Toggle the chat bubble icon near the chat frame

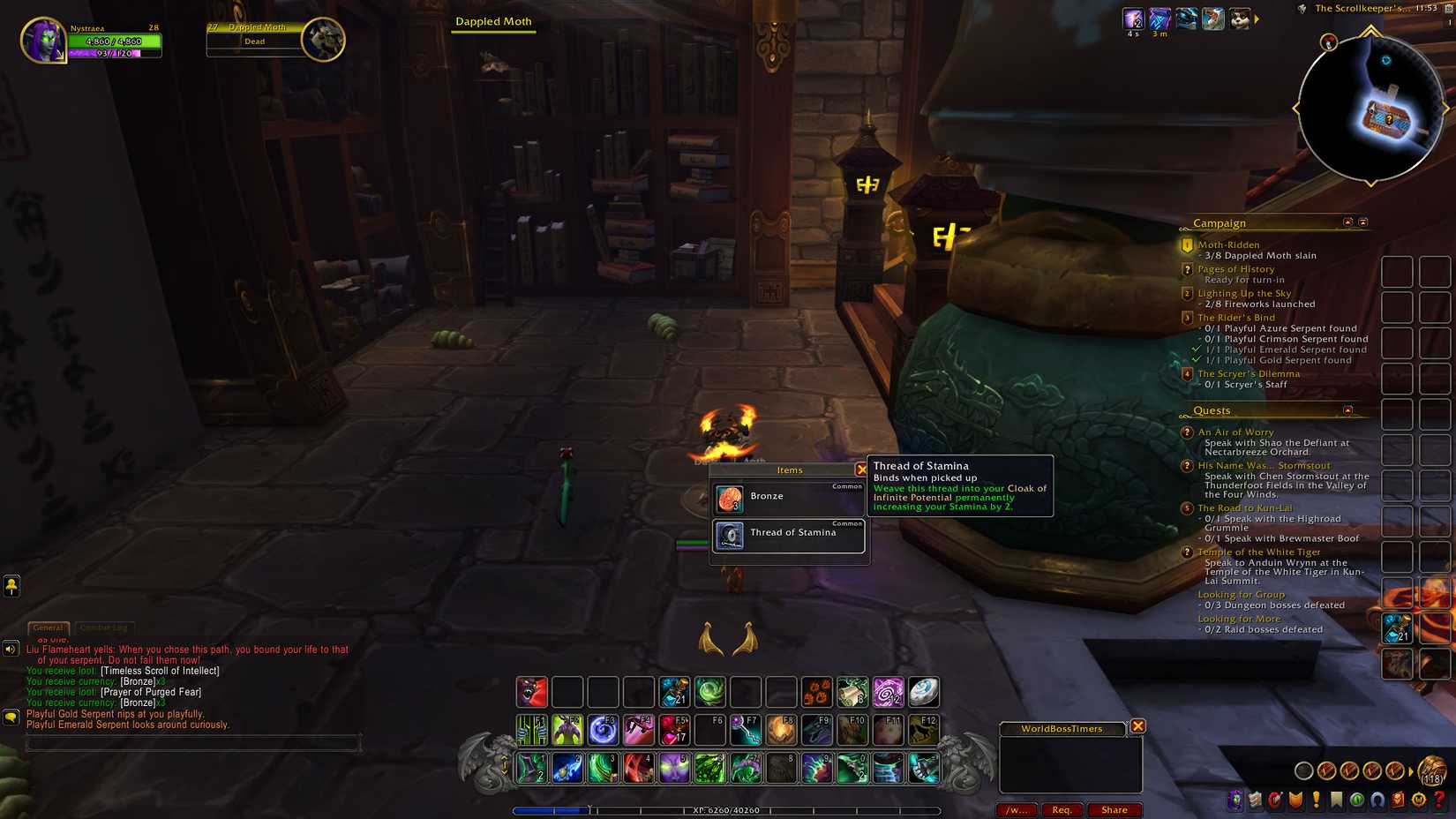coord(9,718)
